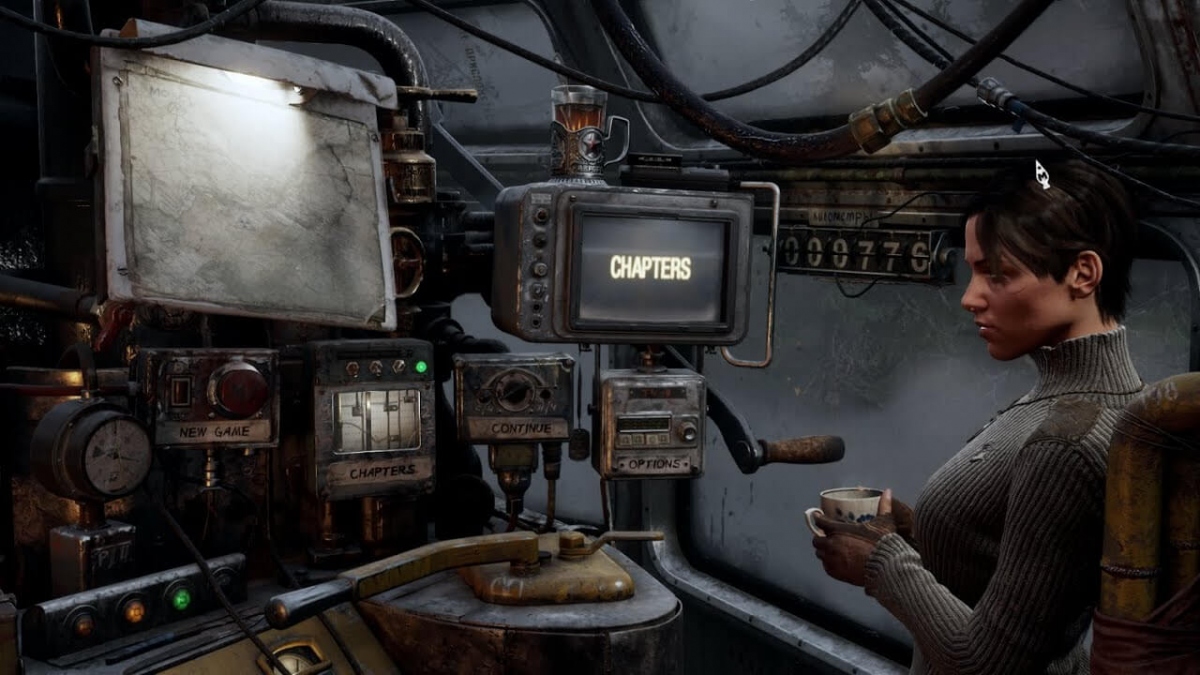
Task: Start a New Game from the panel
Action: tap(212, 432)
